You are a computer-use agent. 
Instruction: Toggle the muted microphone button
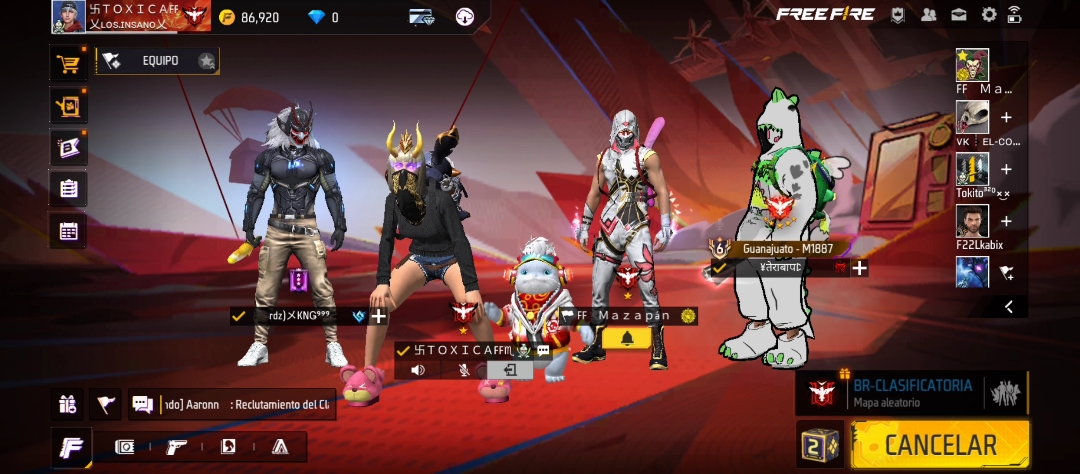point(464,370)
